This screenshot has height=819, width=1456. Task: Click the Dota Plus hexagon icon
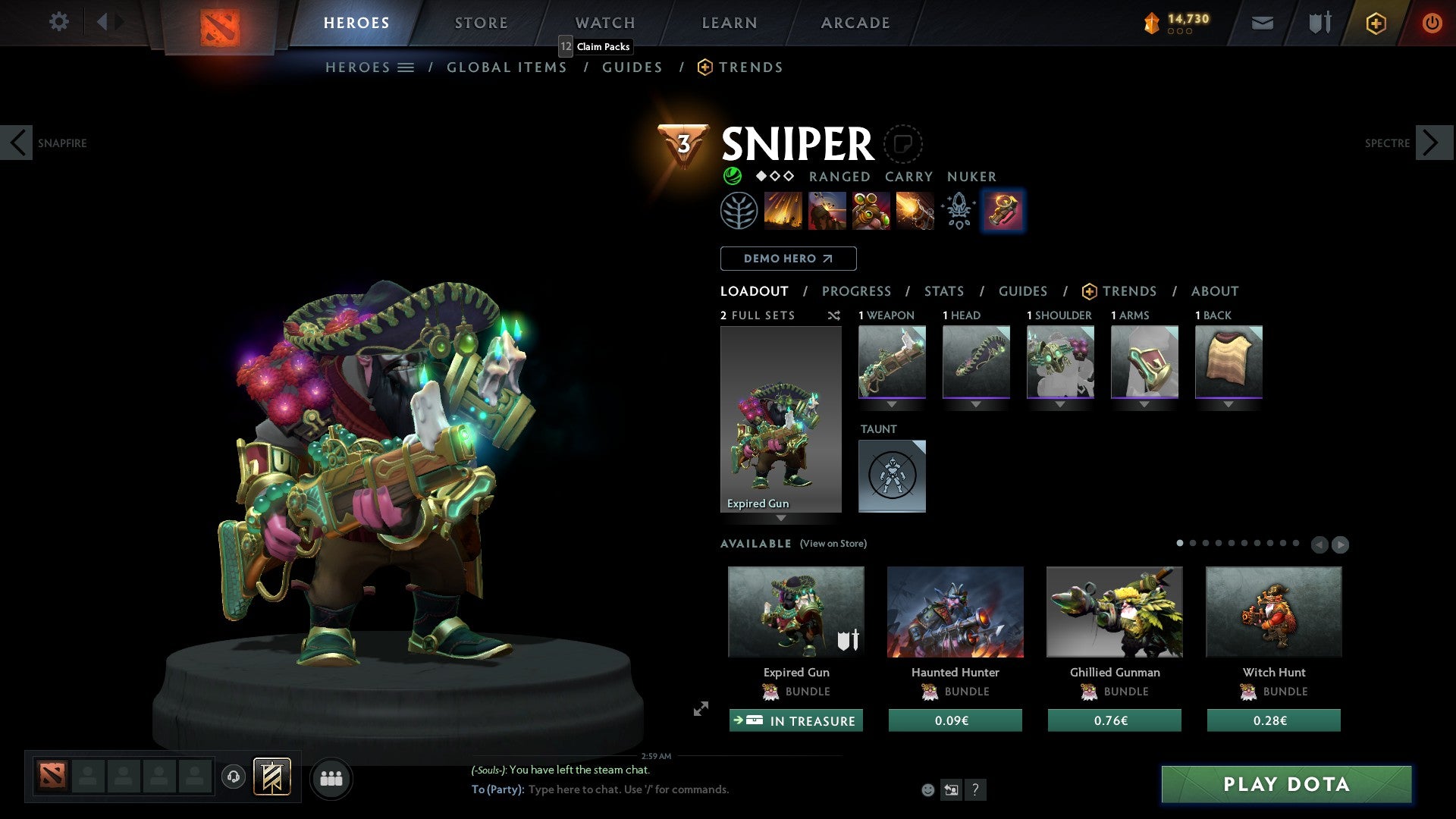(1376, 23)
